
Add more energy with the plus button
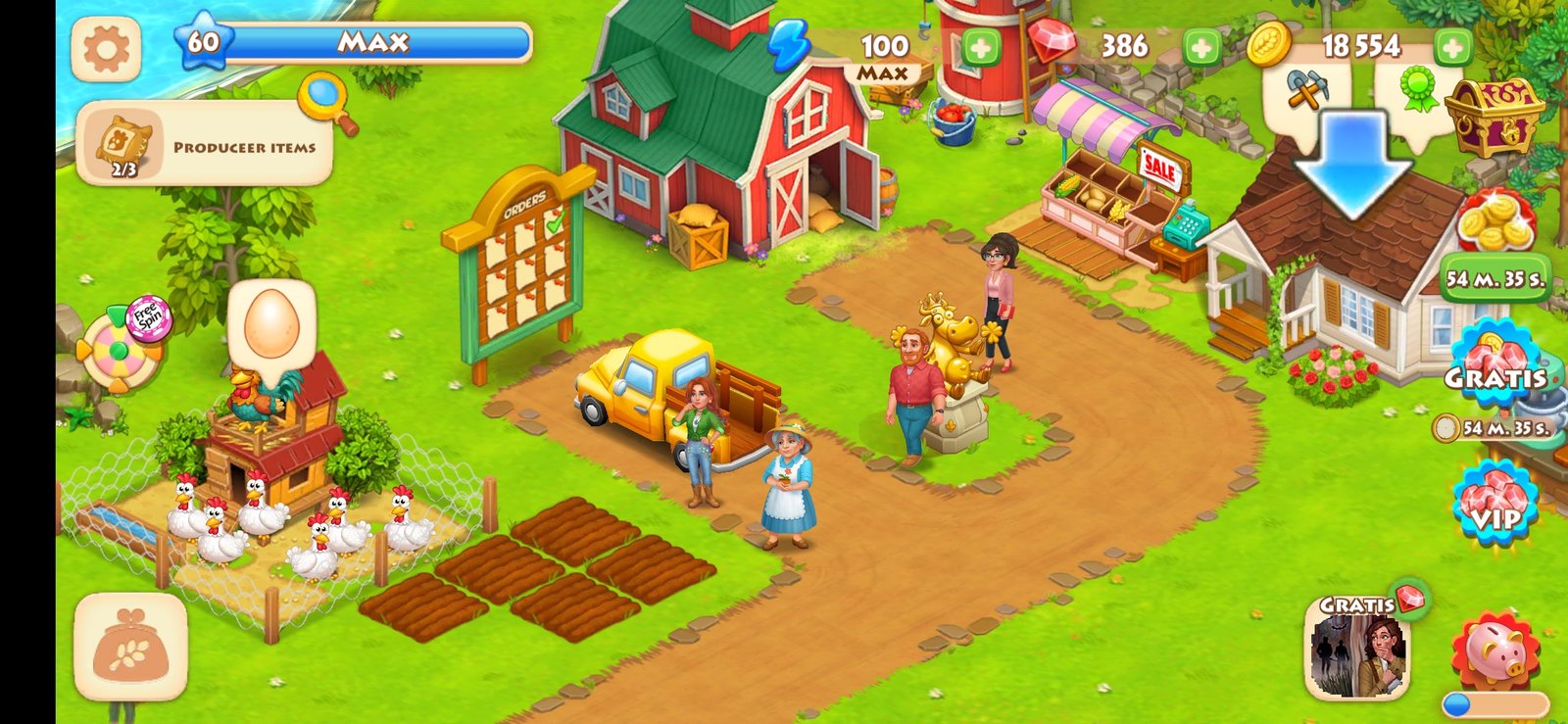tap(980, 47)
